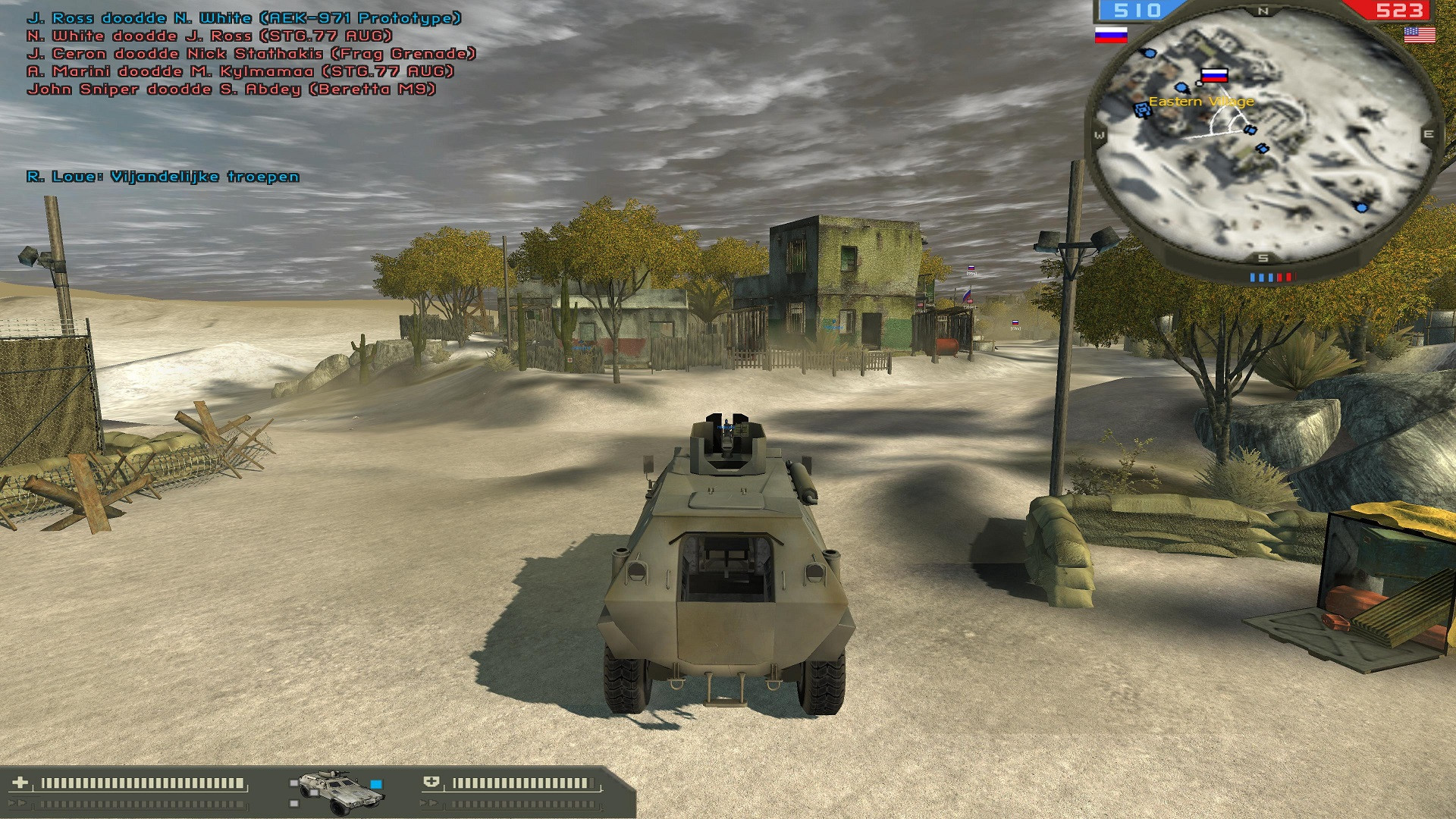Toggle the lower passenger seat indicator square

[293, 805]
